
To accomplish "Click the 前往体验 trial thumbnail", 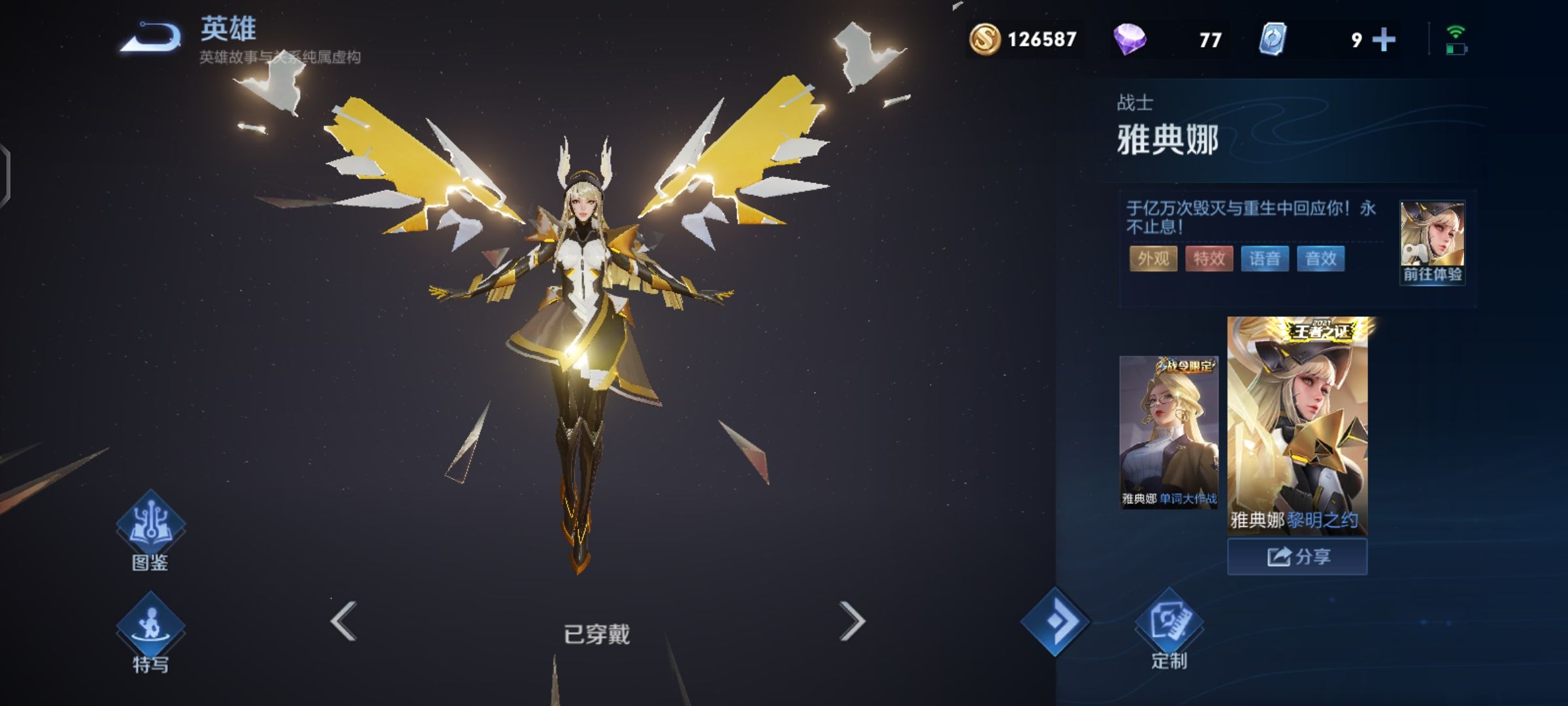I will (1432, 243).
